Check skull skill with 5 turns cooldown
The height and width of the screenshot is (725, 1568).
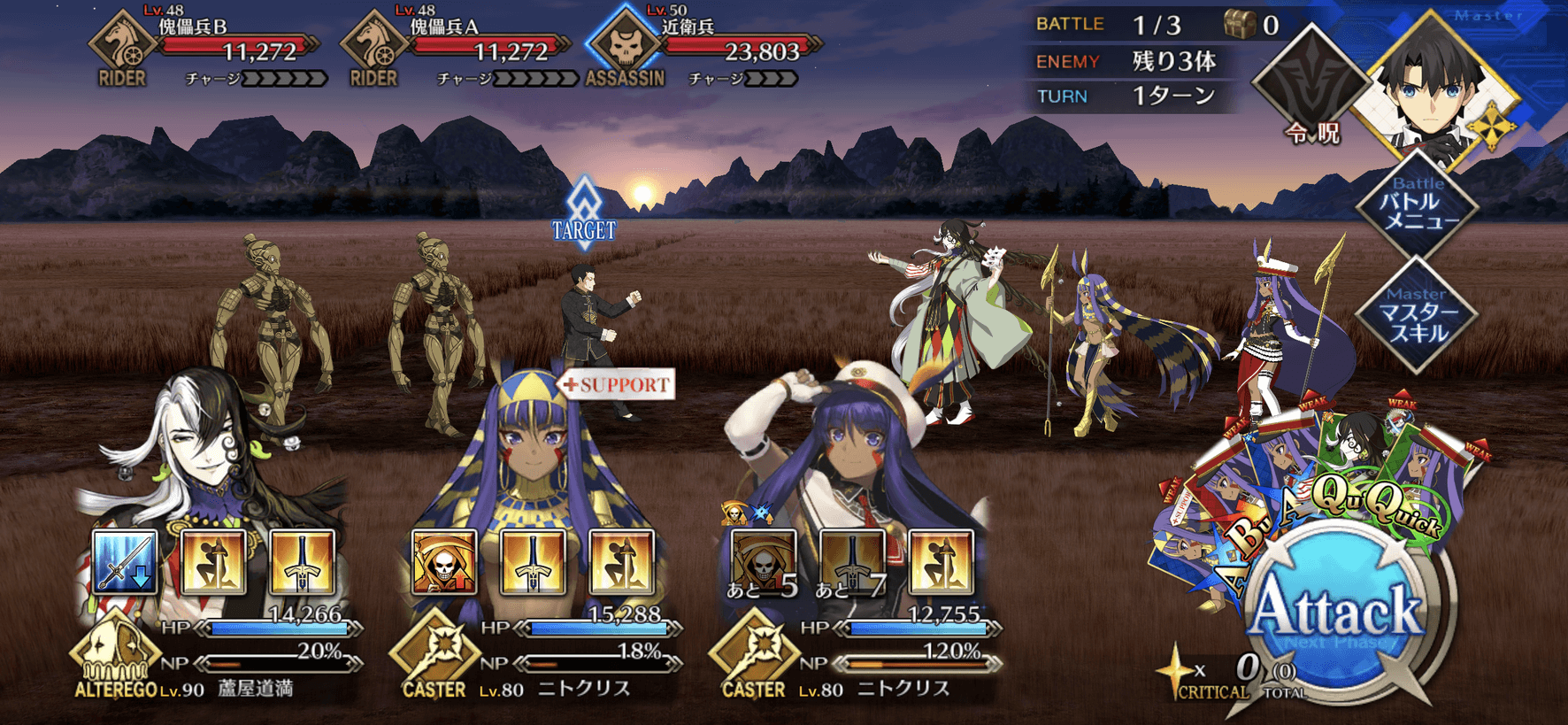[764, 562]
